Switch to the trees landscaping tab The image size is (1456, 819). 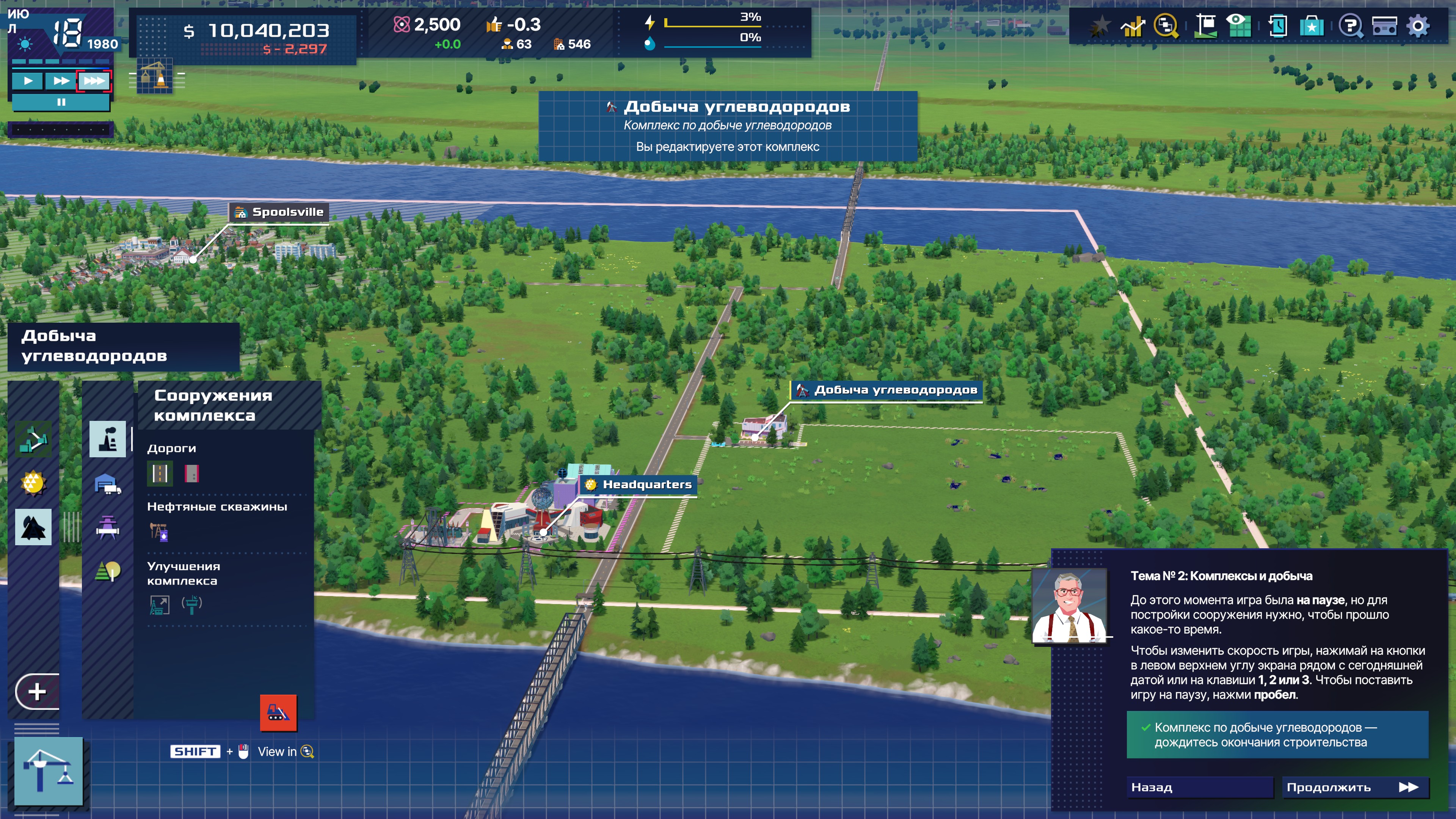(x=107, y=571)
